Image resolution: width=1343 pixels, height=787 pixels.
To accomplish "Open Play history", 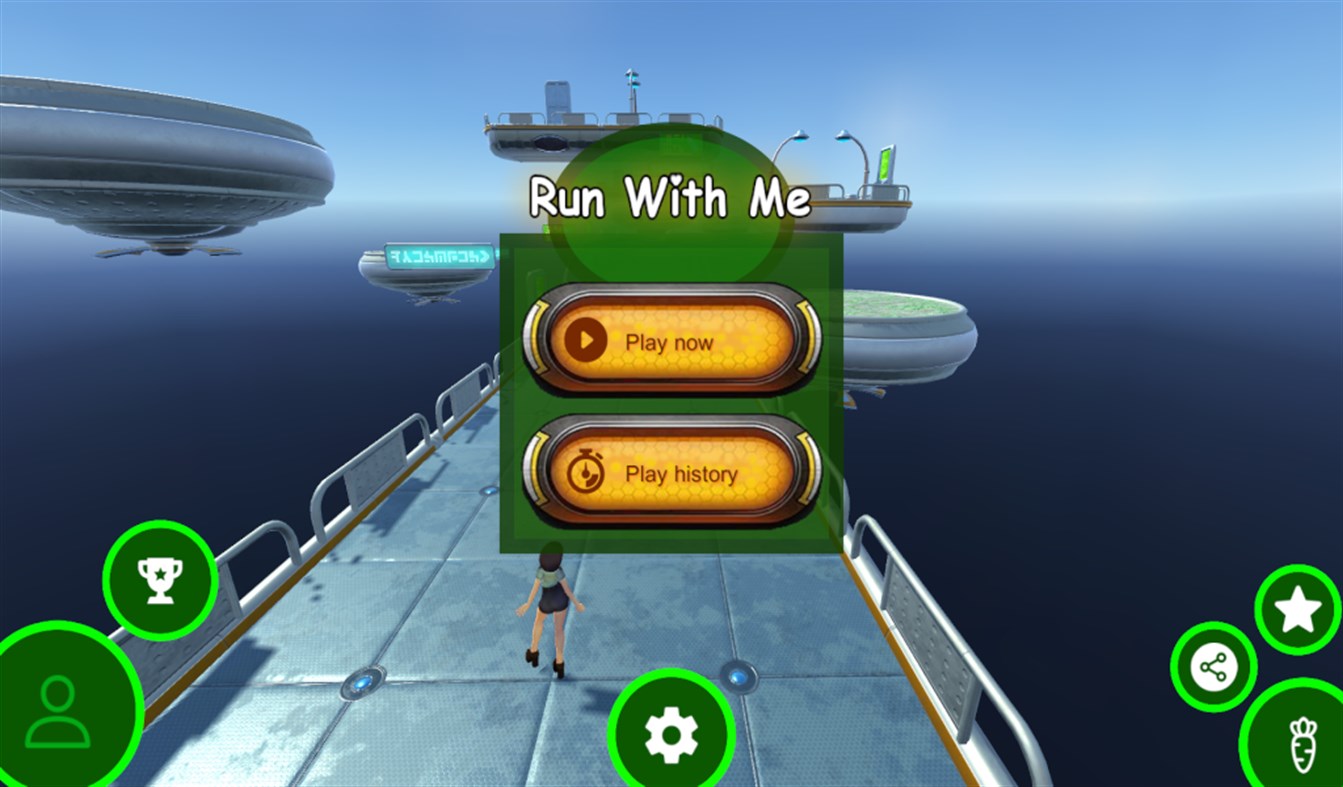I will (671, 473).
